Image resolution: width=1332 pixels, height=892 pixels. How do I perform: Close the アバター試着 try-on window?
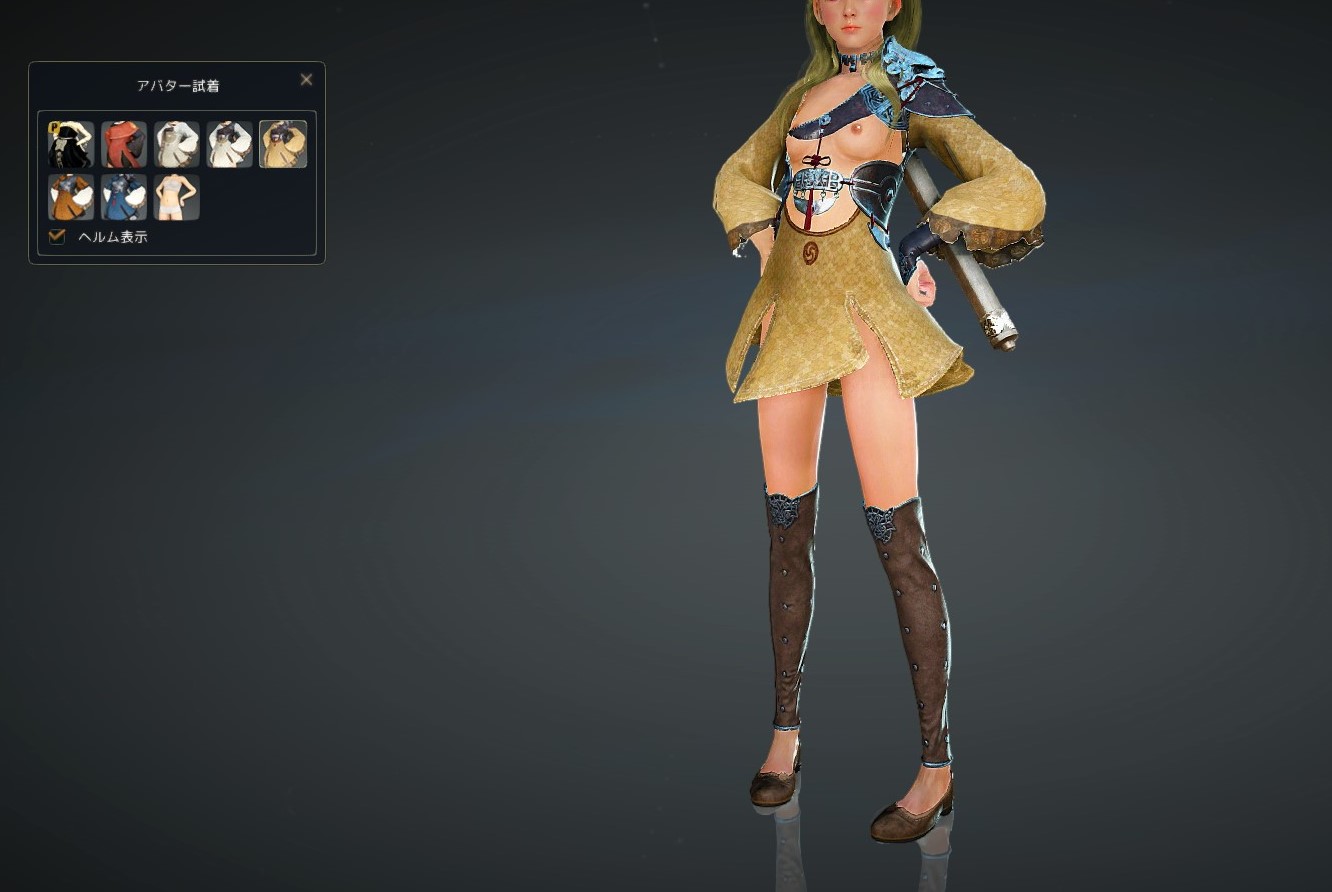click(x=306, y=79)
